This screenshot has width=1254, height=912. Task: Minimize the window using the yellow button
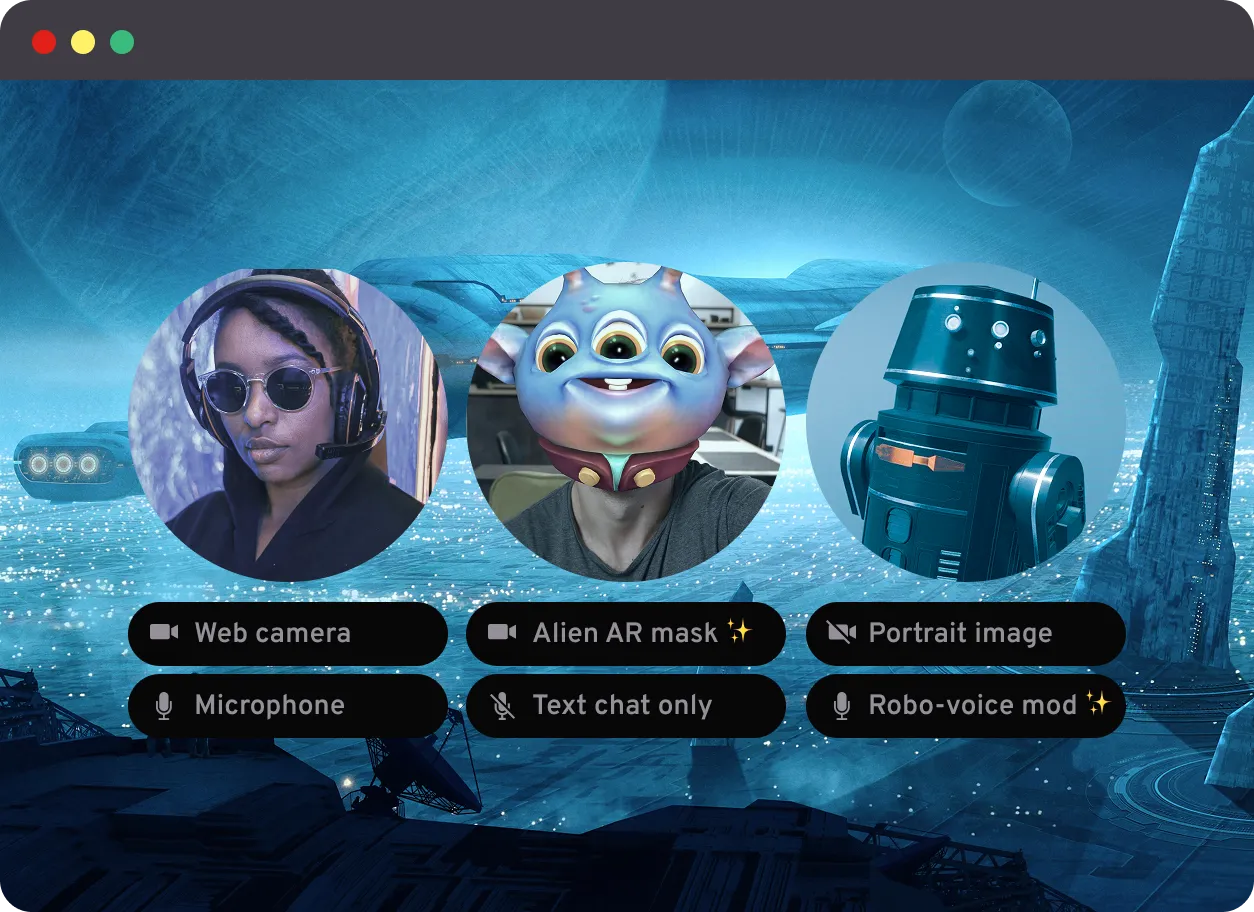point(83,42)
